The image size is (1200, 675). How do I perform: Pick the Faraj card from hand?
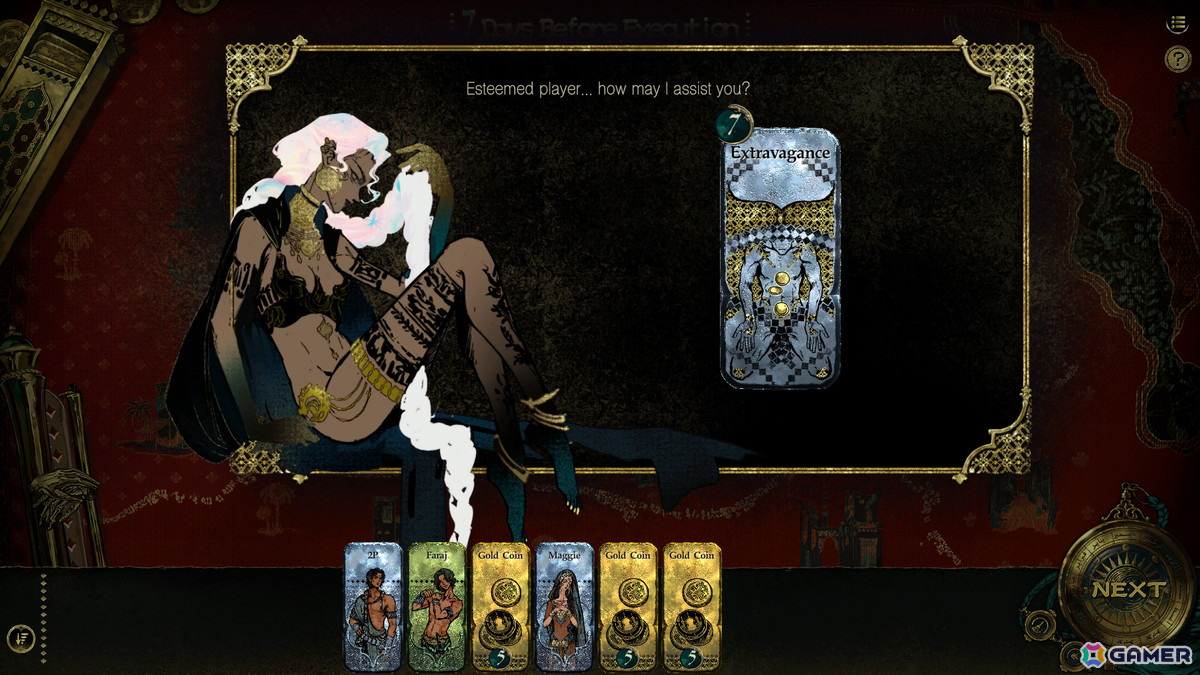click(437, 607)
